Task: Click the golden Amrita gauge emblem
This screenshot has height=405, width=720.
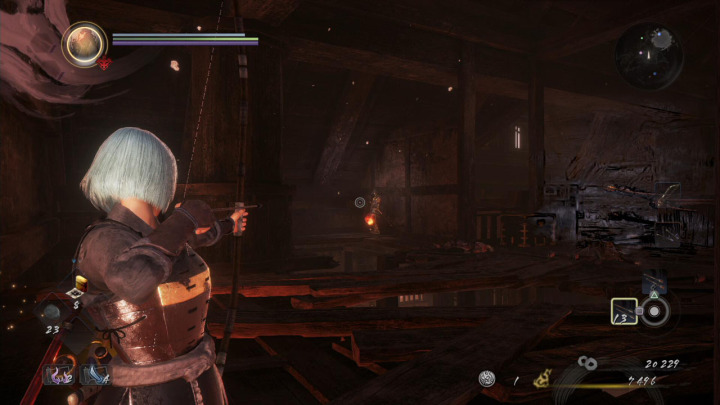Action: [x=545, y=378]
